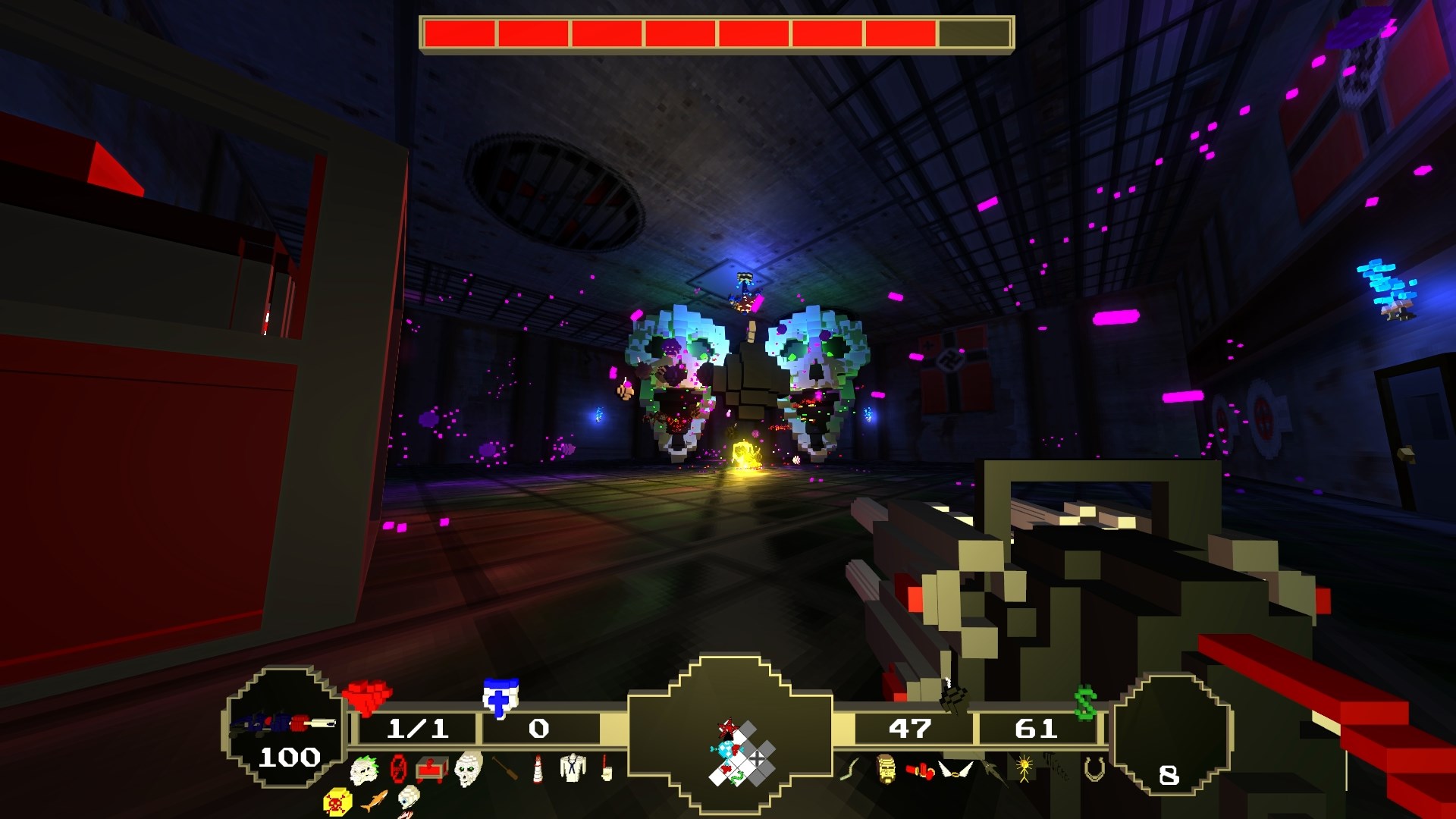The width and height of the screenshot is (1456, 819).
Task: Click the lighthouse item icon
Action: tap(537, 767)
